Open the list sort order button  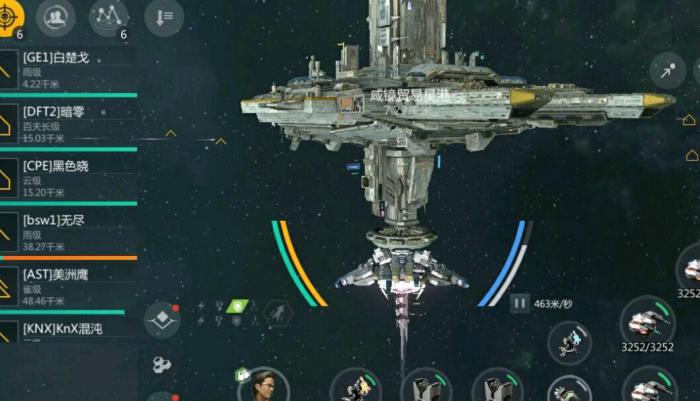(163, 17)
